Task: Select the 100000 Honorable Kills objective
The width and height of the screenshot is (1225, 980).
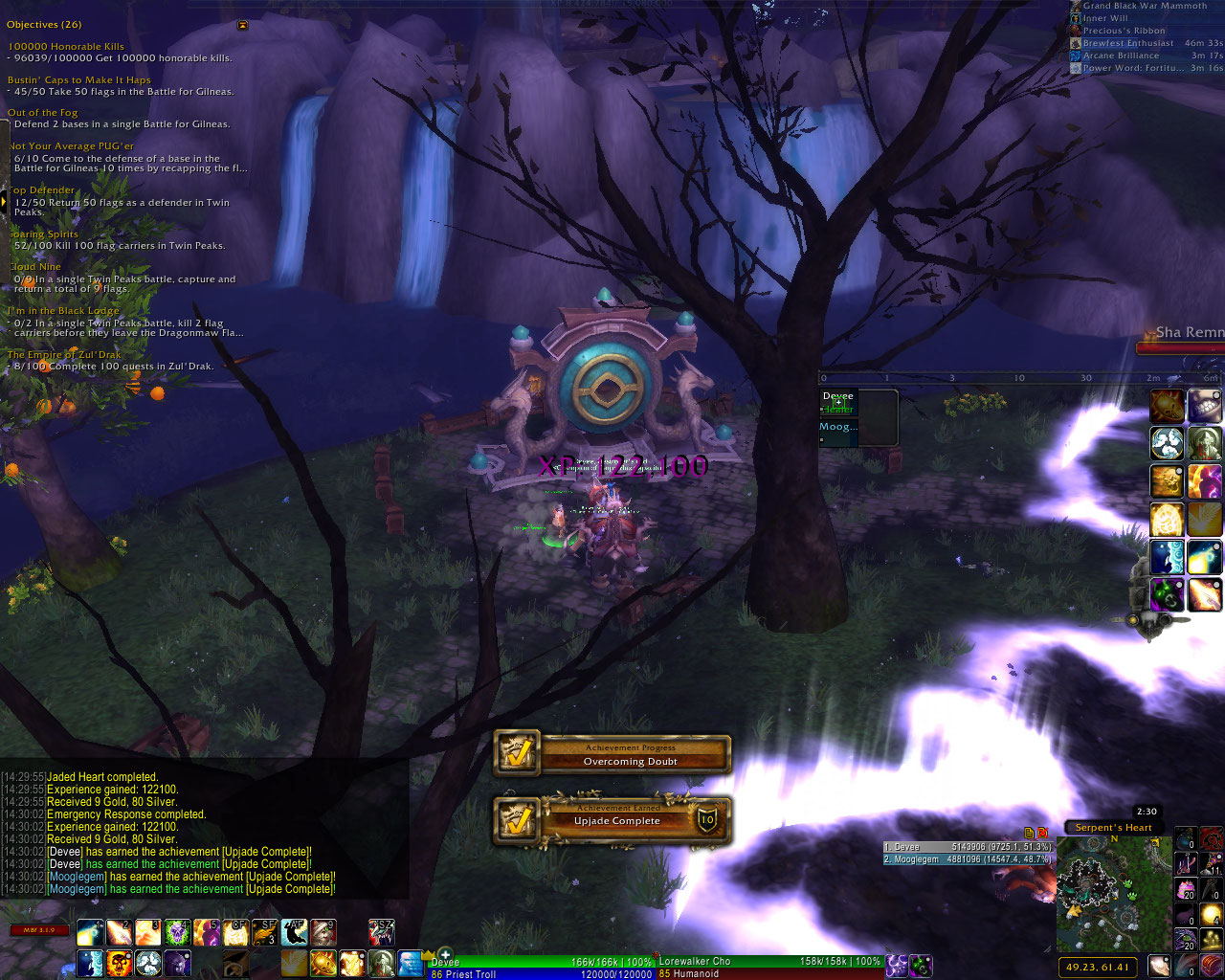Action: (x=66, y=46)
